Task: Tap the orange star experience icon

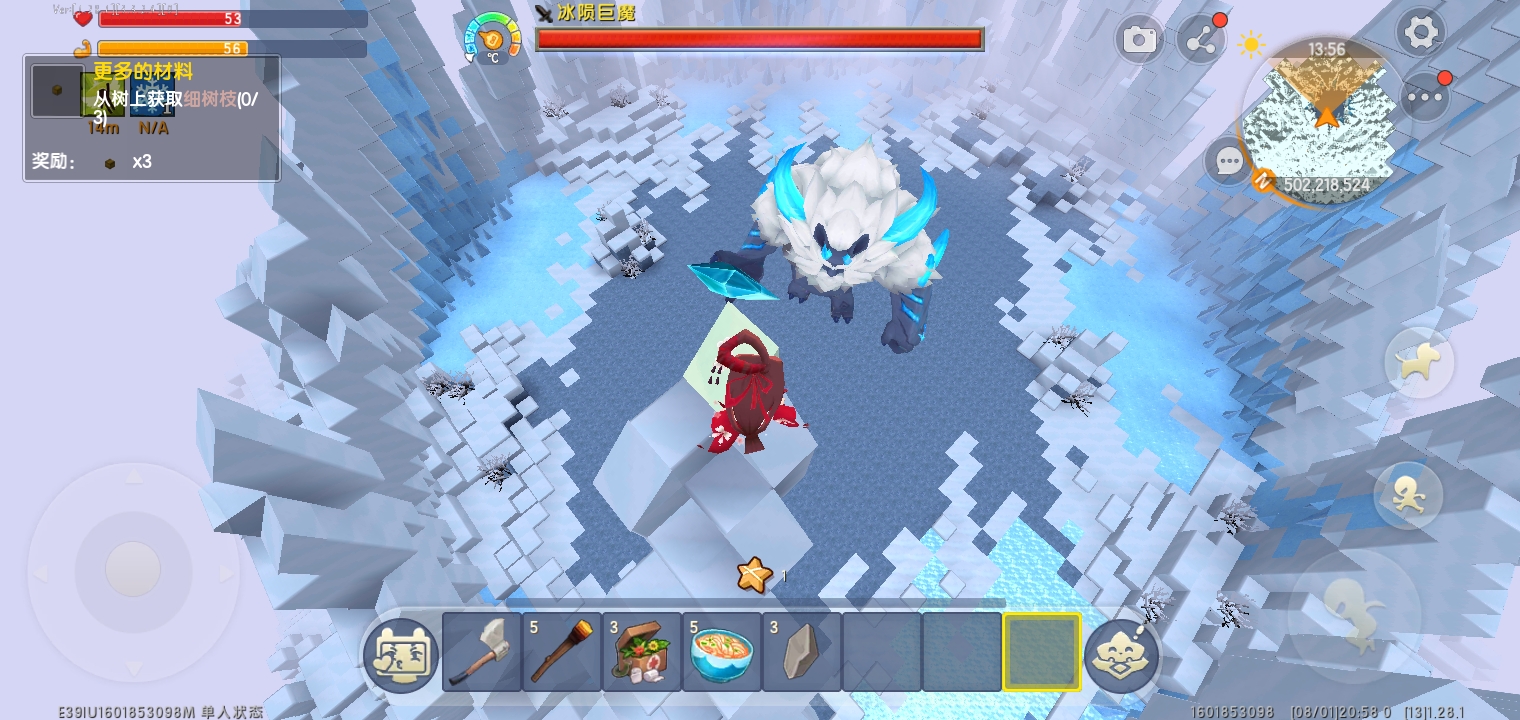Action: pos(754,574)
